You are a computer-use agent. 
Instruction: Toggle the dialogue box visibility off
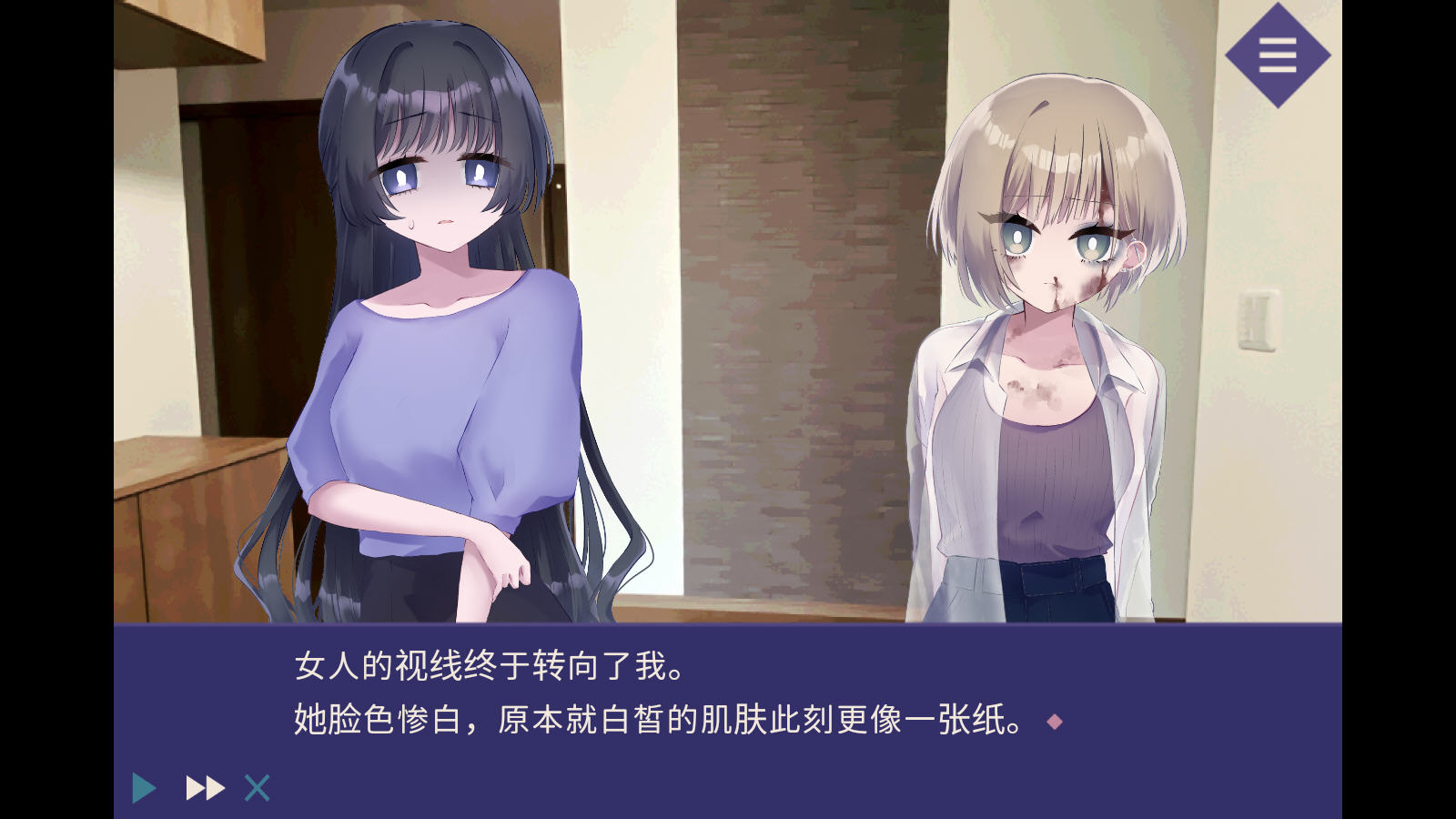tap(258, 786)
